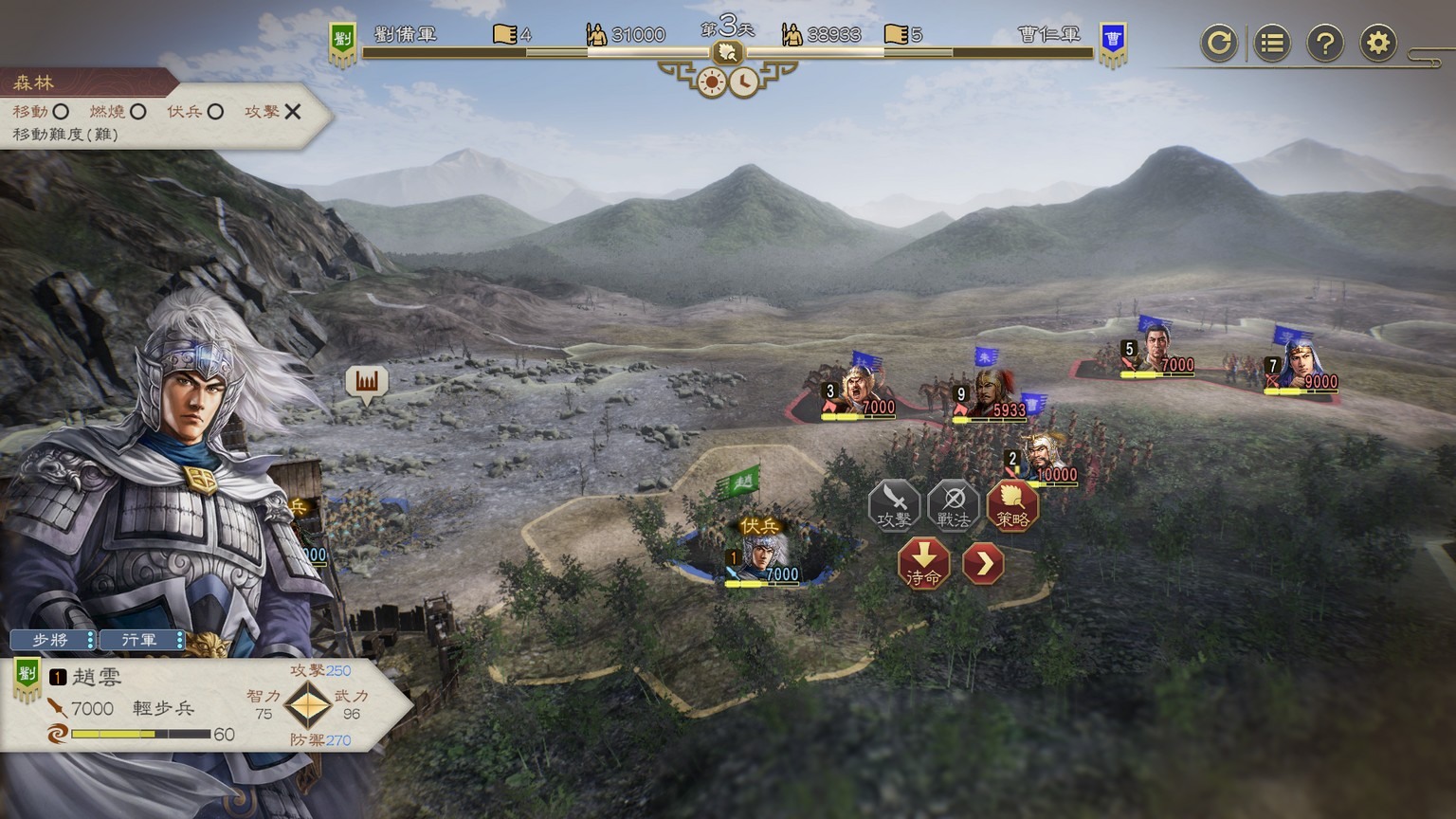Select enemy unit 3 with 7000 troops
The height and width of the screenshot is (819, 1456).
pyautogui.click(x=859, y=391)
